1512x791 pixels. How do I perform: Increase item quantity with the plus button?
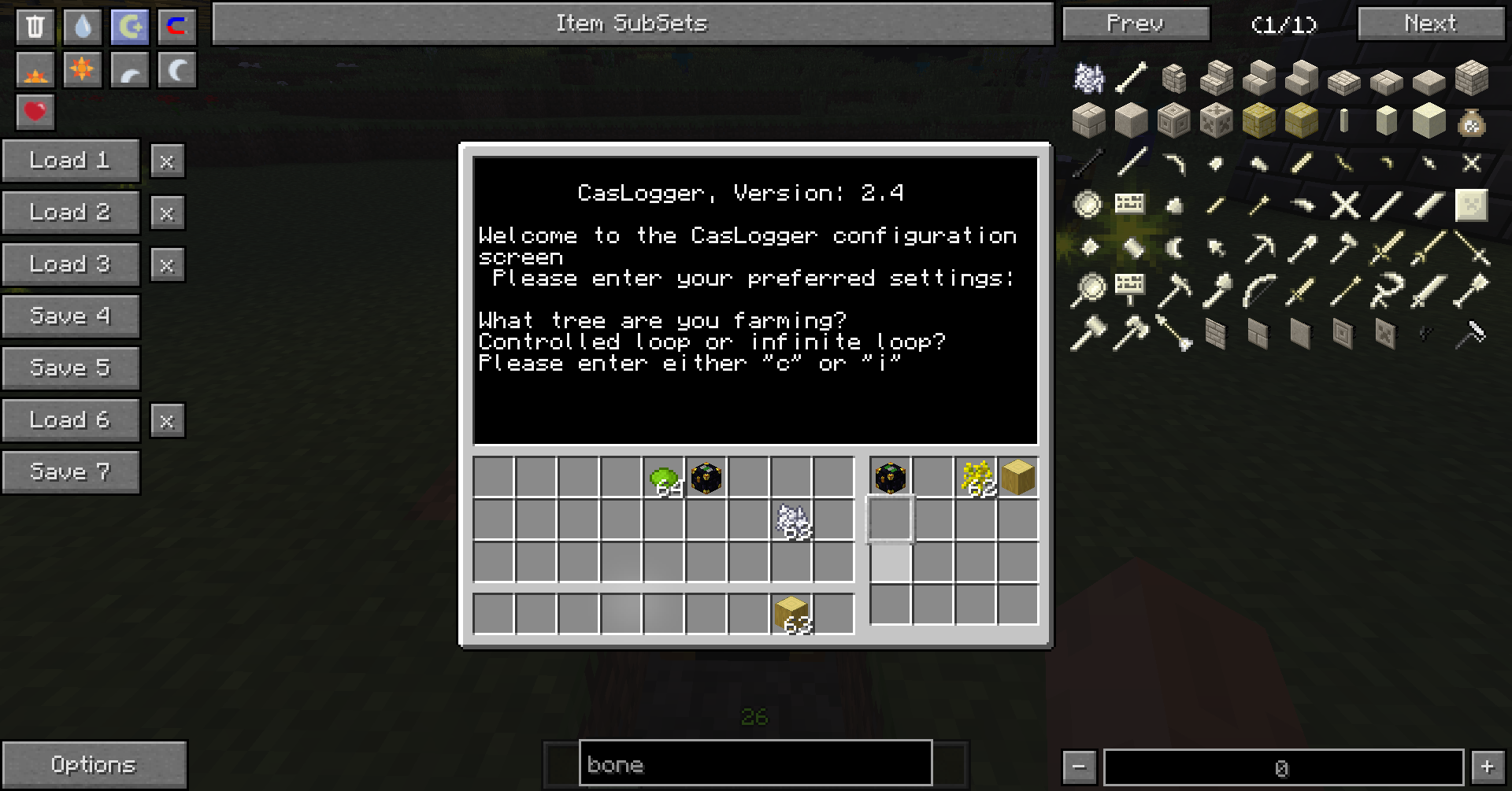(1487, 767)
